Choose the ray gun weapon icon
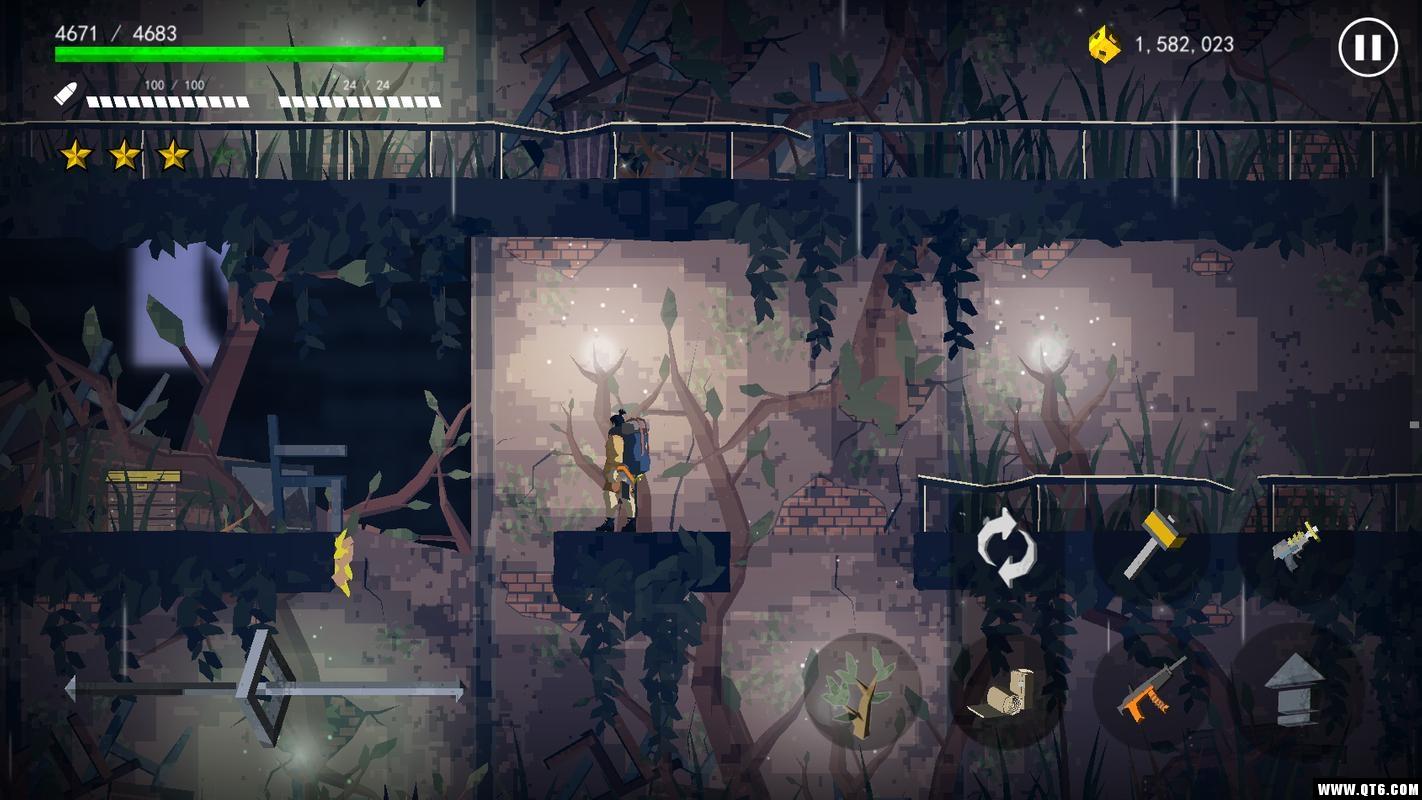The height and width of the screenshot is (800, 1422). 1296,546
